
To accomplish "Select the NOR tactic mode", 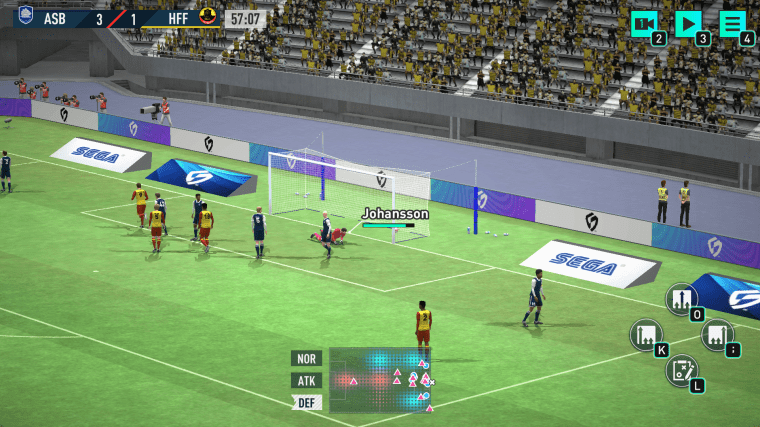I will point(305,358).
